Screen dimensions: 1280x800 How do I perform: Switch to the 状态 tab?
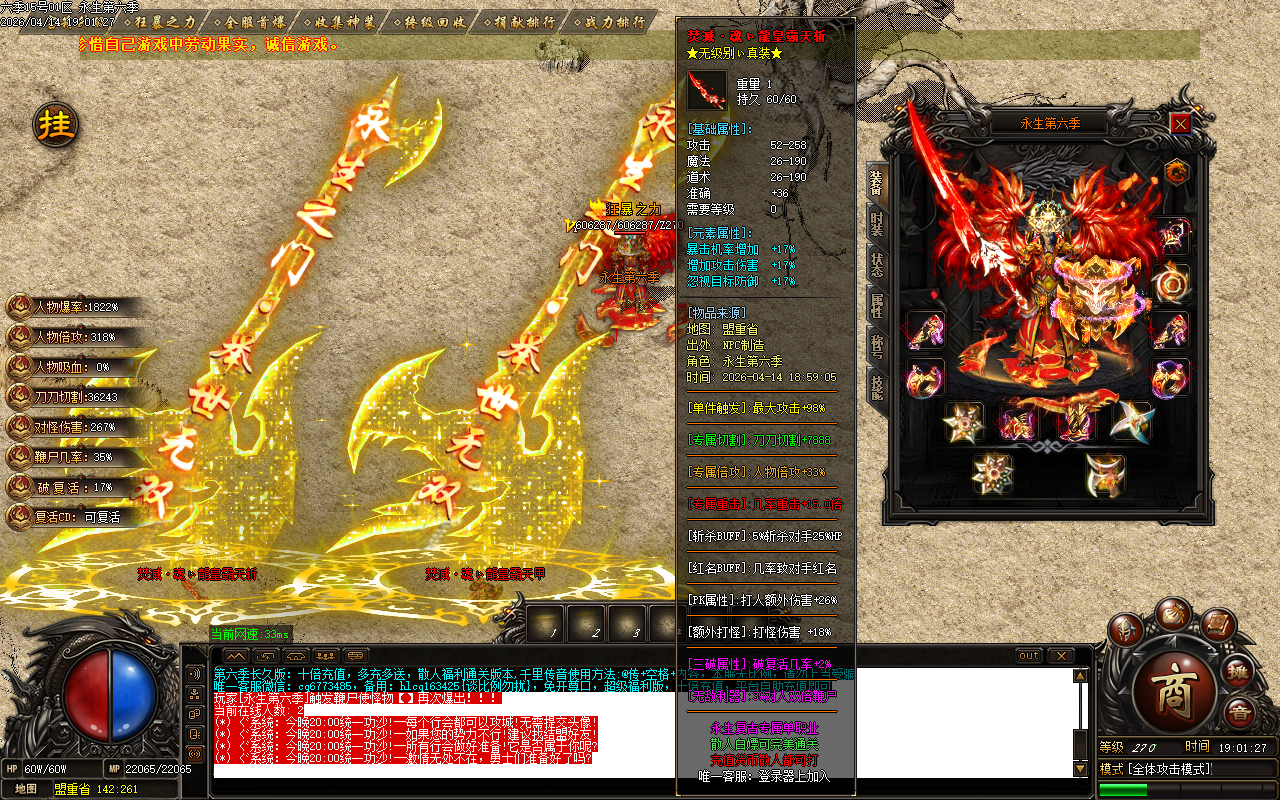(877, 263)
